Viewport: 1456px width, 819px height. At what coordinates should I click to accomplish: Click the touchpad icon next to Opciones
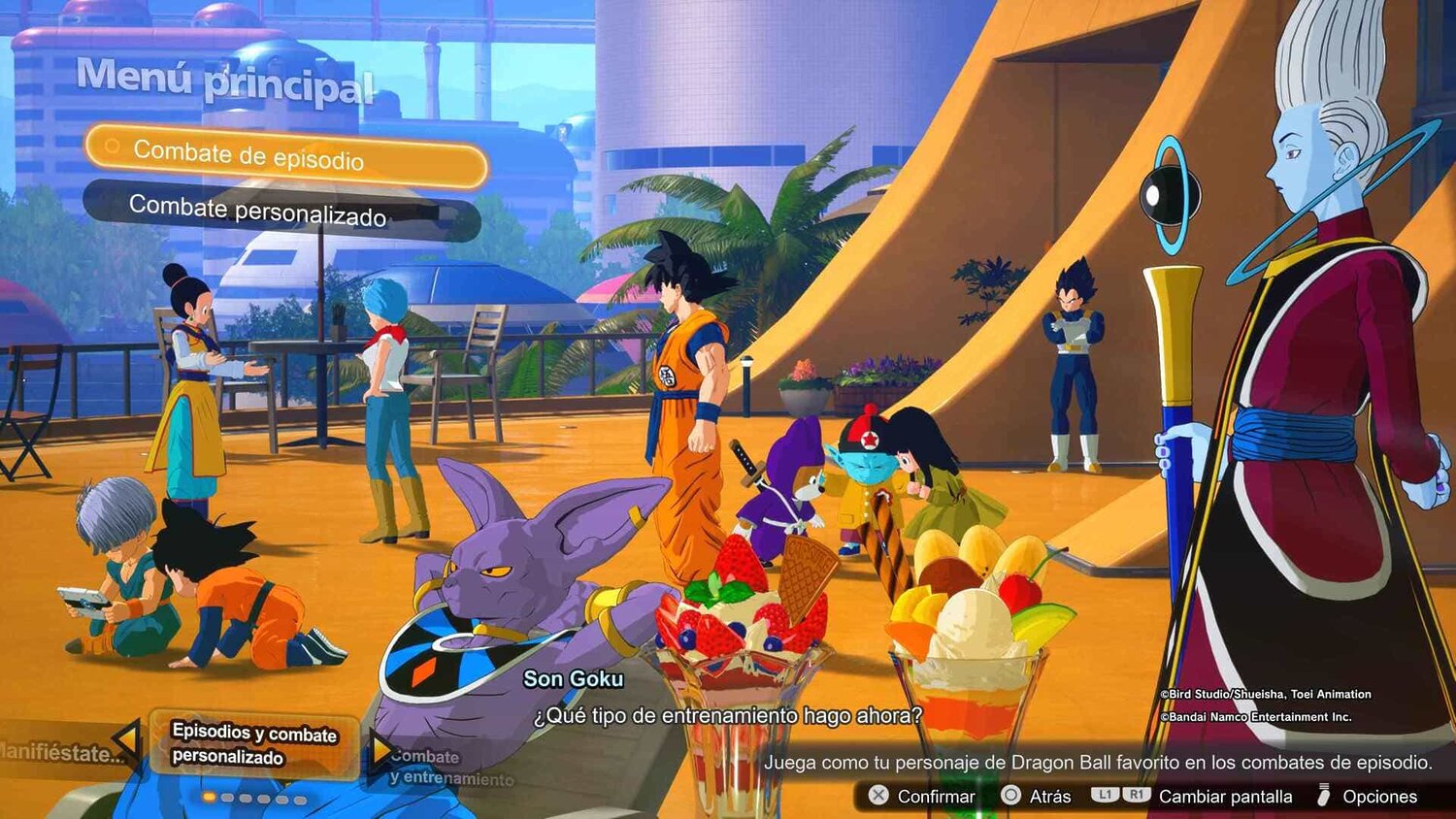click(1323, 794)
